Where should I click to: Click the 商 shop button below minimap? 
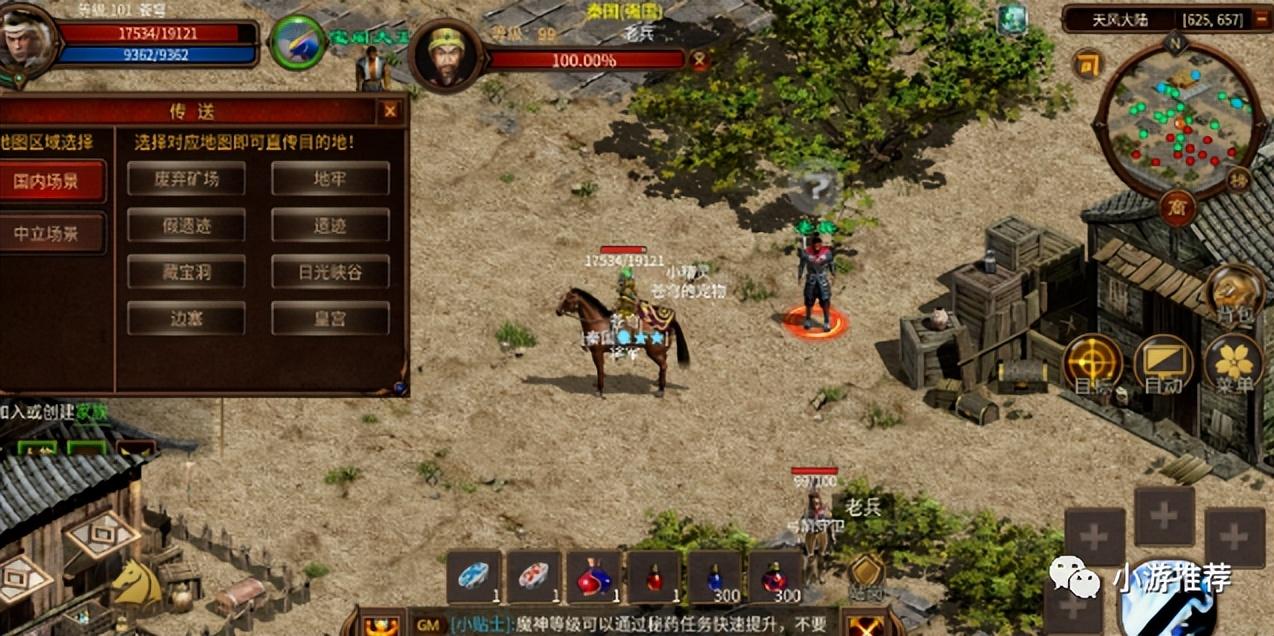(1177, 208)
